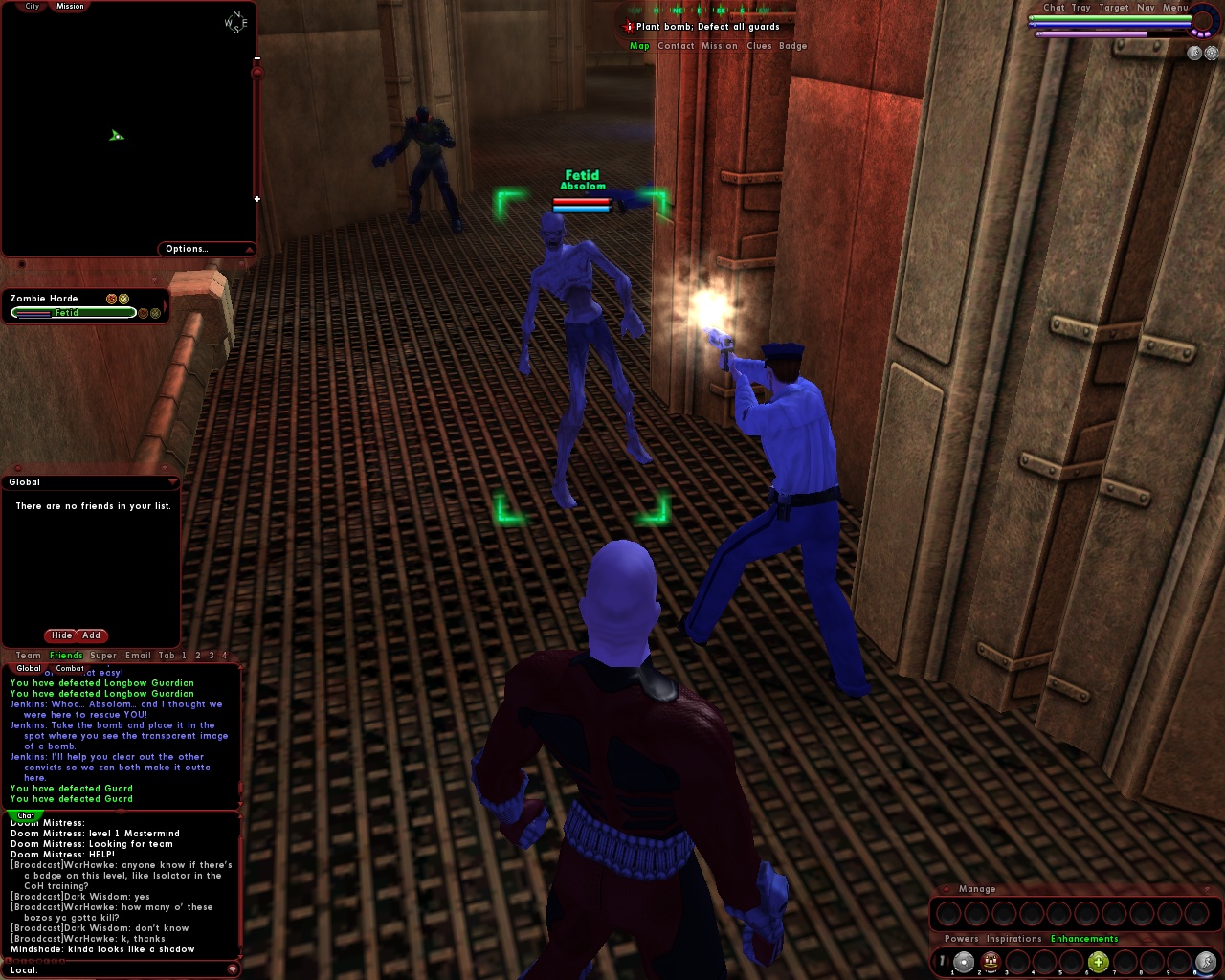Click Fetid's stance icon in the pet window
Viewport: 1225px width, 980px height.
coord(144,313)
